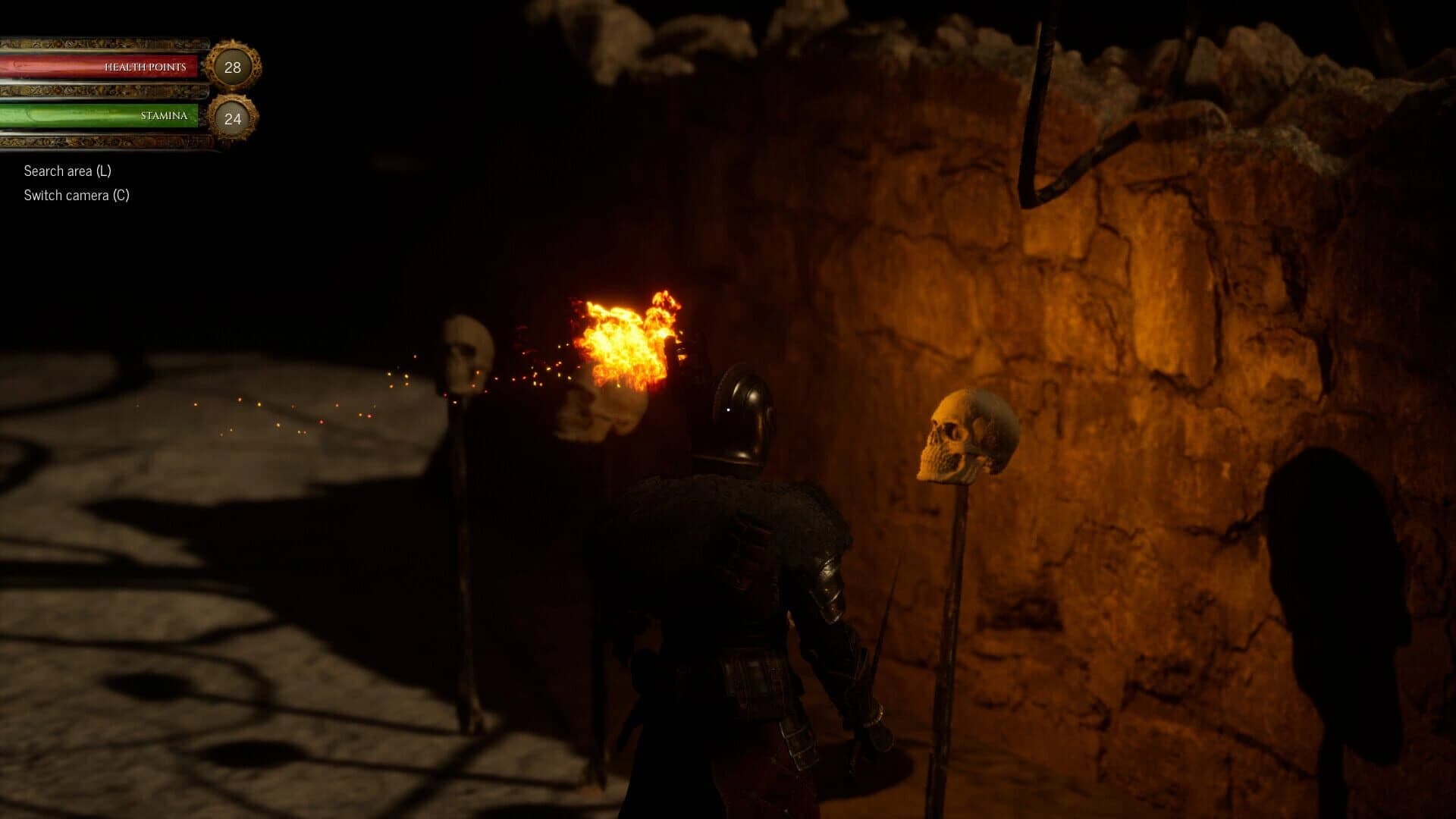Screen dimensions: 1456x819
Task: Click the Stamina numeric badge showing 24
Action: tap(232, 118)
